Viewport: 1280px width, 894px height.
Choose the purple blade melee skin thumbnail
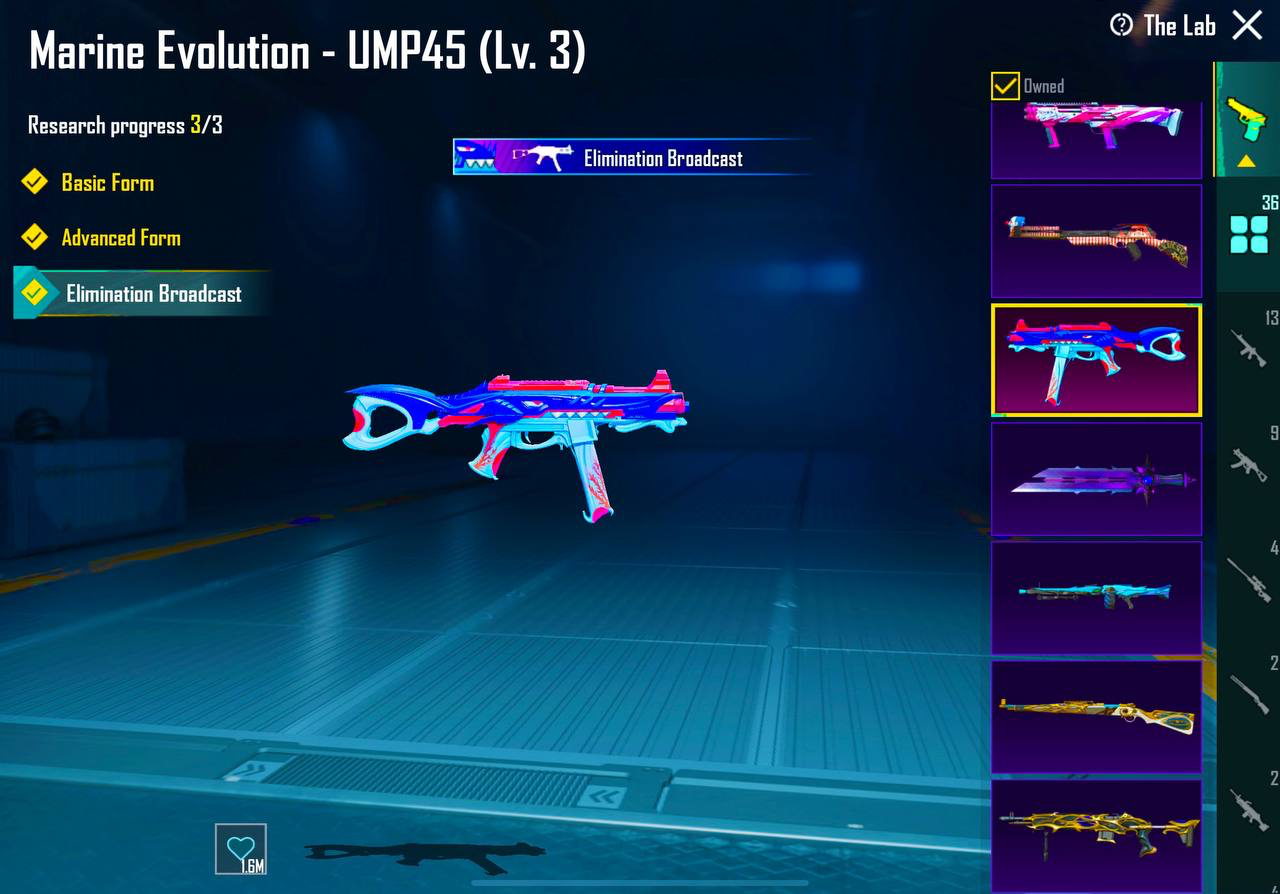pyautogui.click(x=1096, y=479)
